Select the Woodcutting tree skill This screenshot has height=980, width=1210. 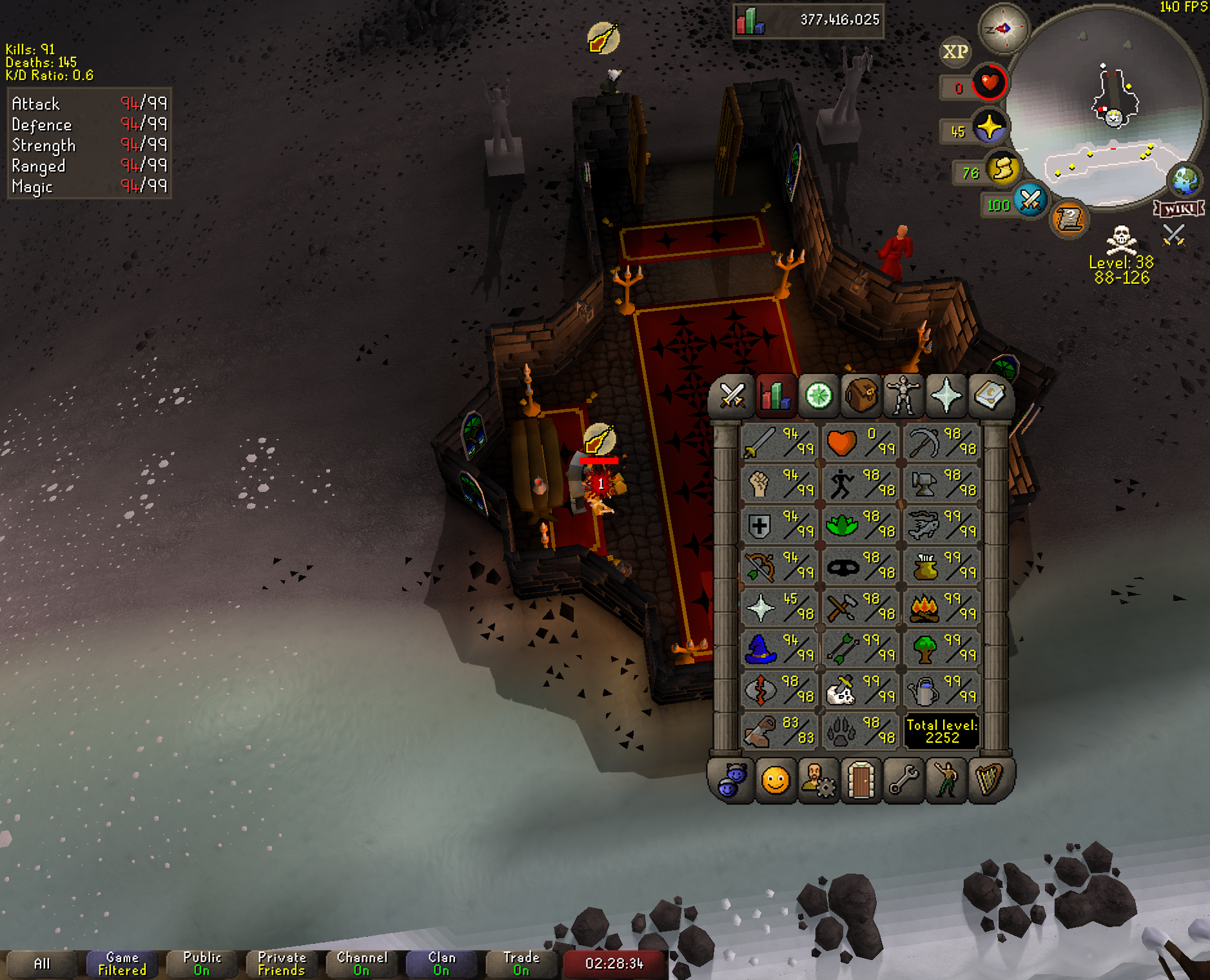click(x=941, y=648)
